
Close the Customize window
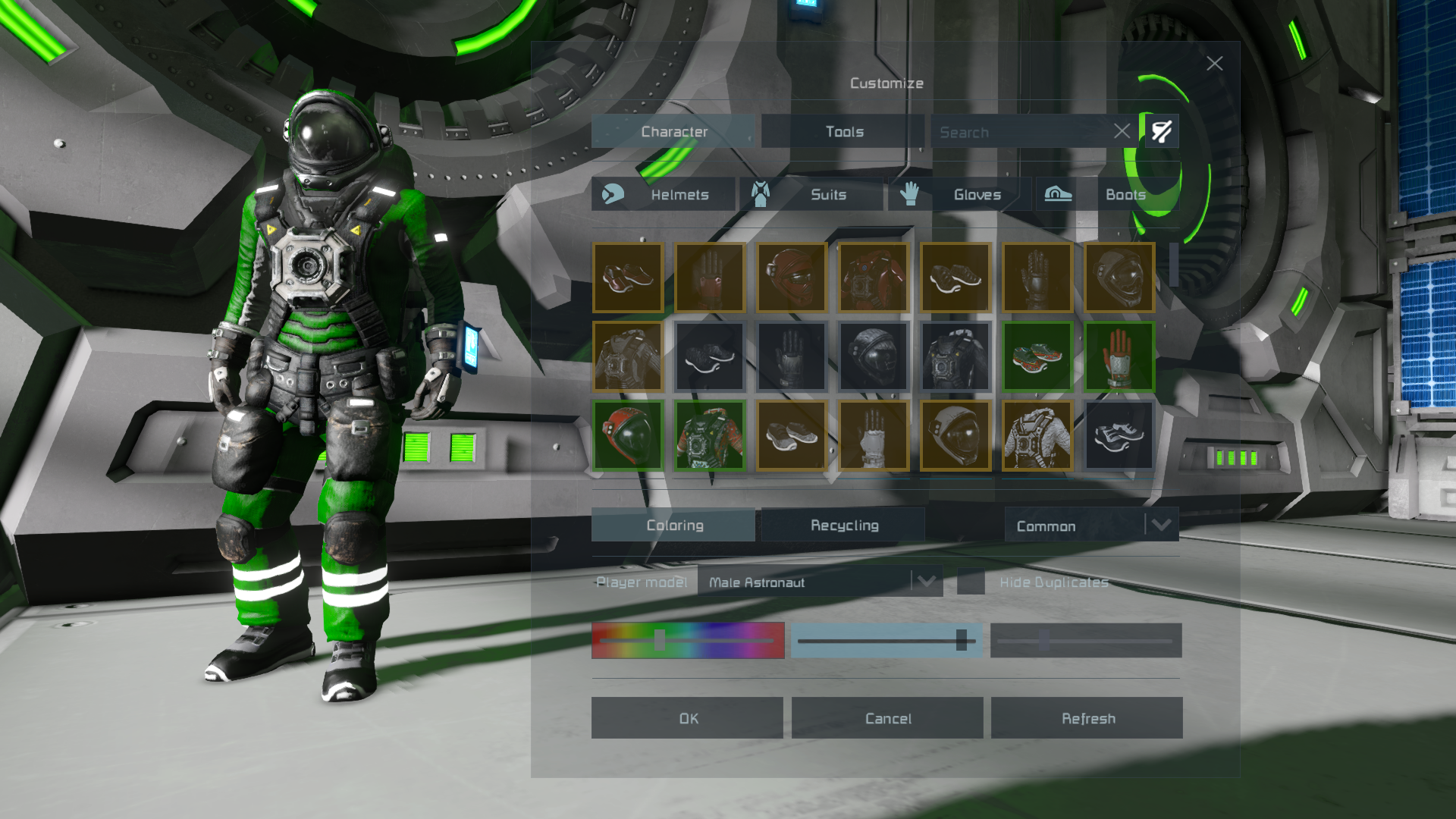click(1214, 64)
